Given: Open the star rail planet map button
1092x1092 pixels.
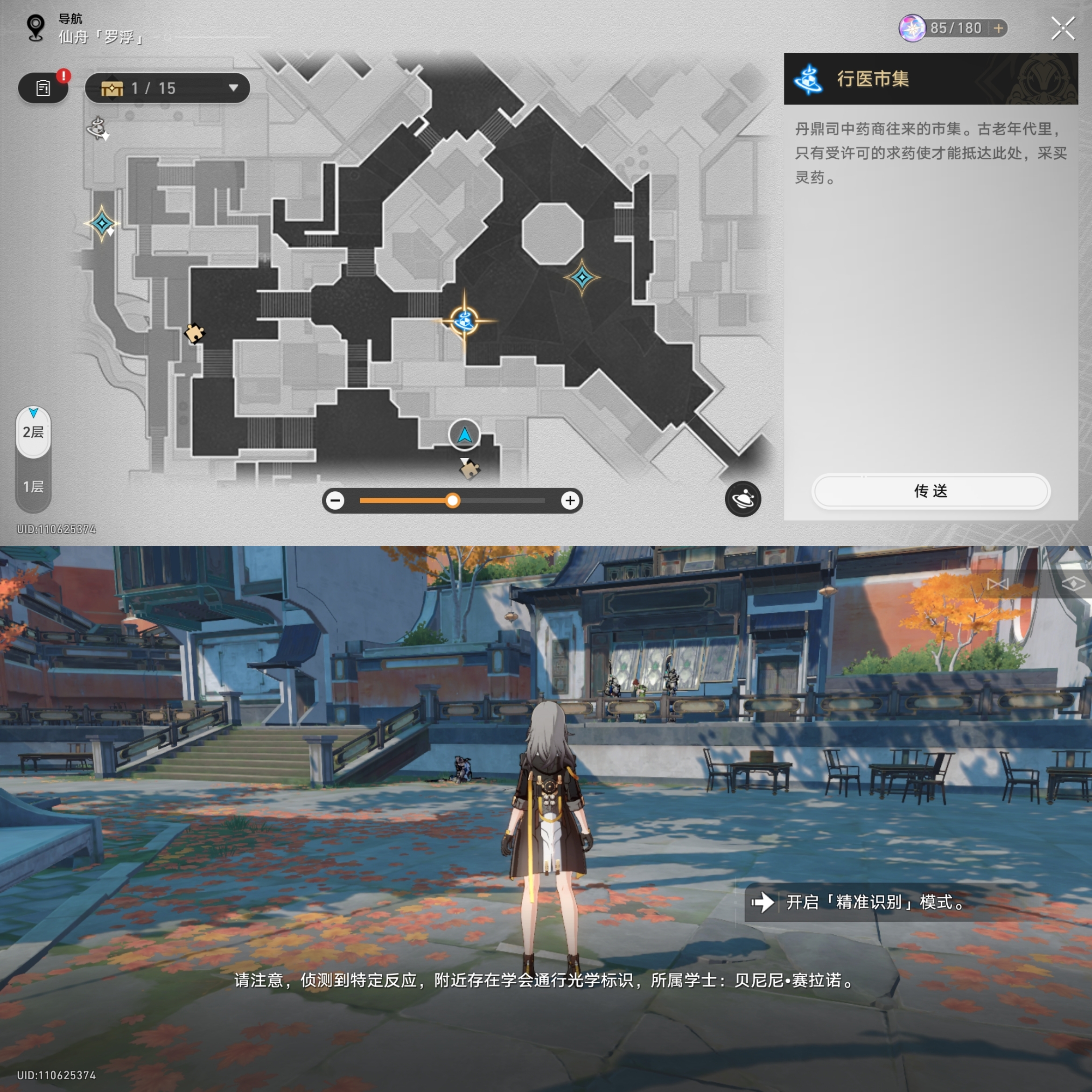Looking at the screenshot, I should pyautogui.click(x=742, y=499).
